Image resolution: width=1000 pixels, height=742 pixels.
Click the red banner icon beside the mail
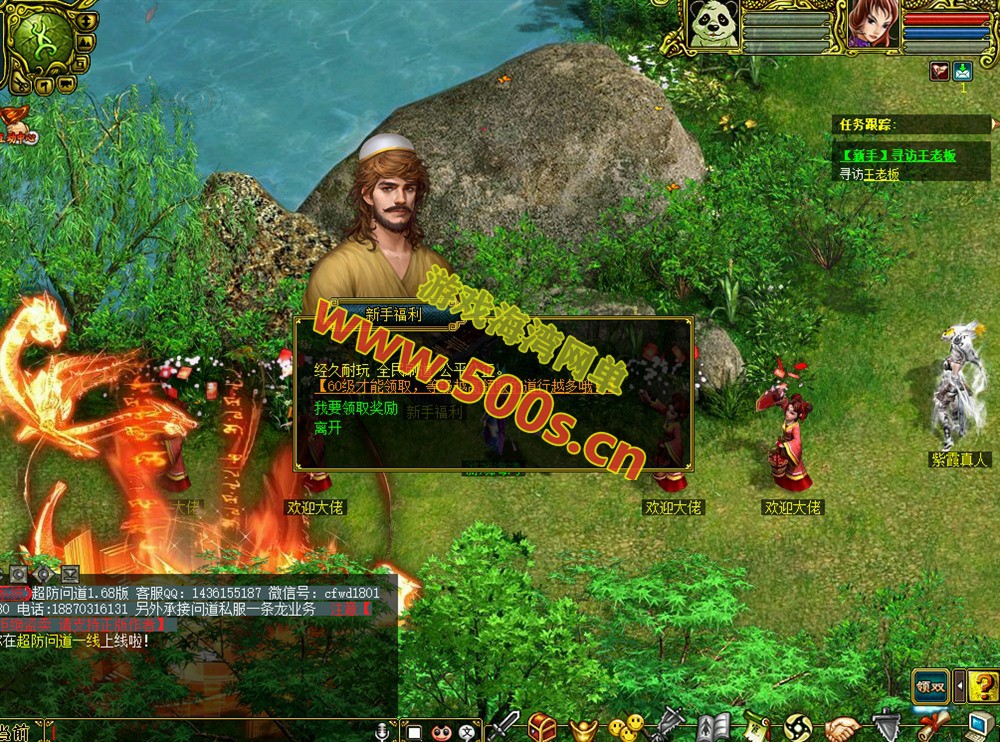tap(939, 71)
